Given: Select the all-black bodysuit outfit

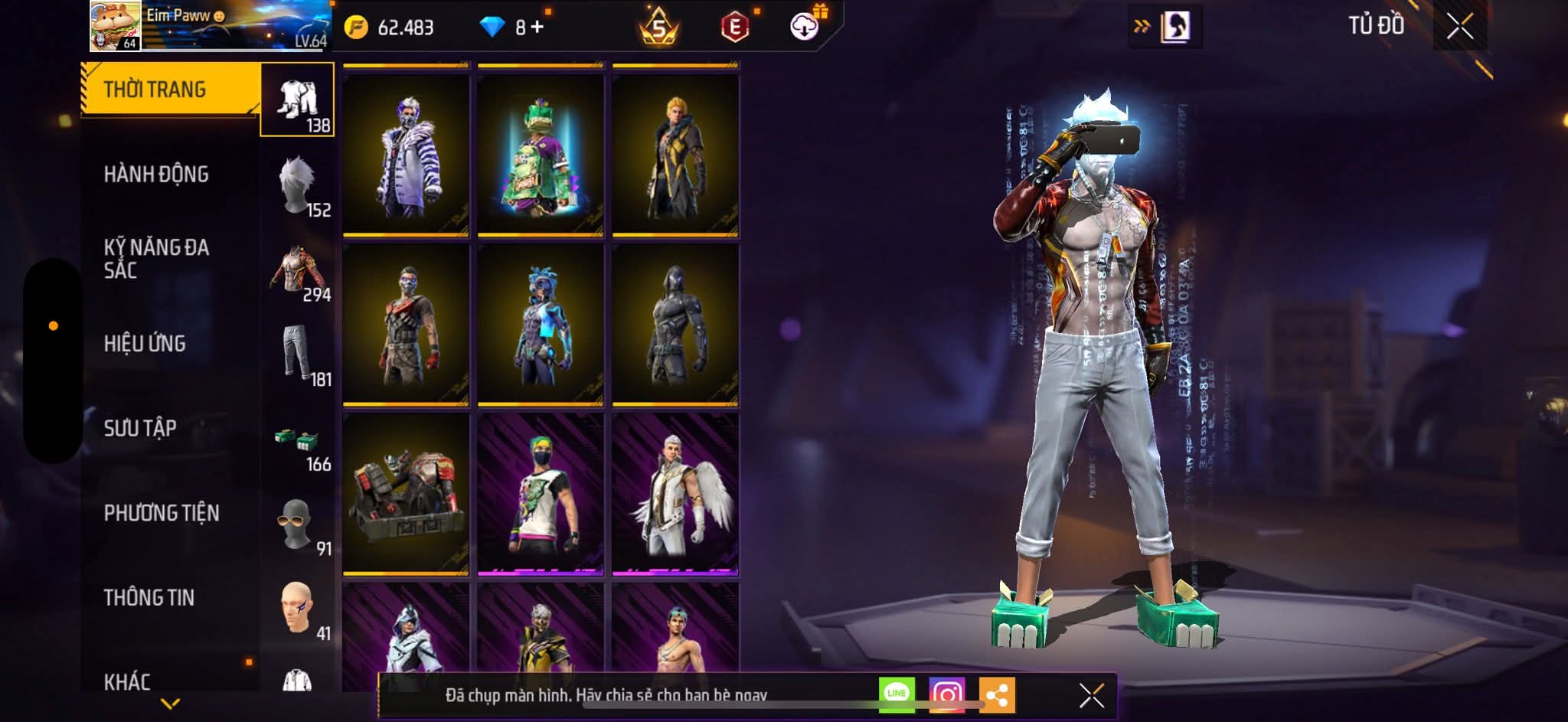Looking at the screenshot, I should tap(675, 325).
